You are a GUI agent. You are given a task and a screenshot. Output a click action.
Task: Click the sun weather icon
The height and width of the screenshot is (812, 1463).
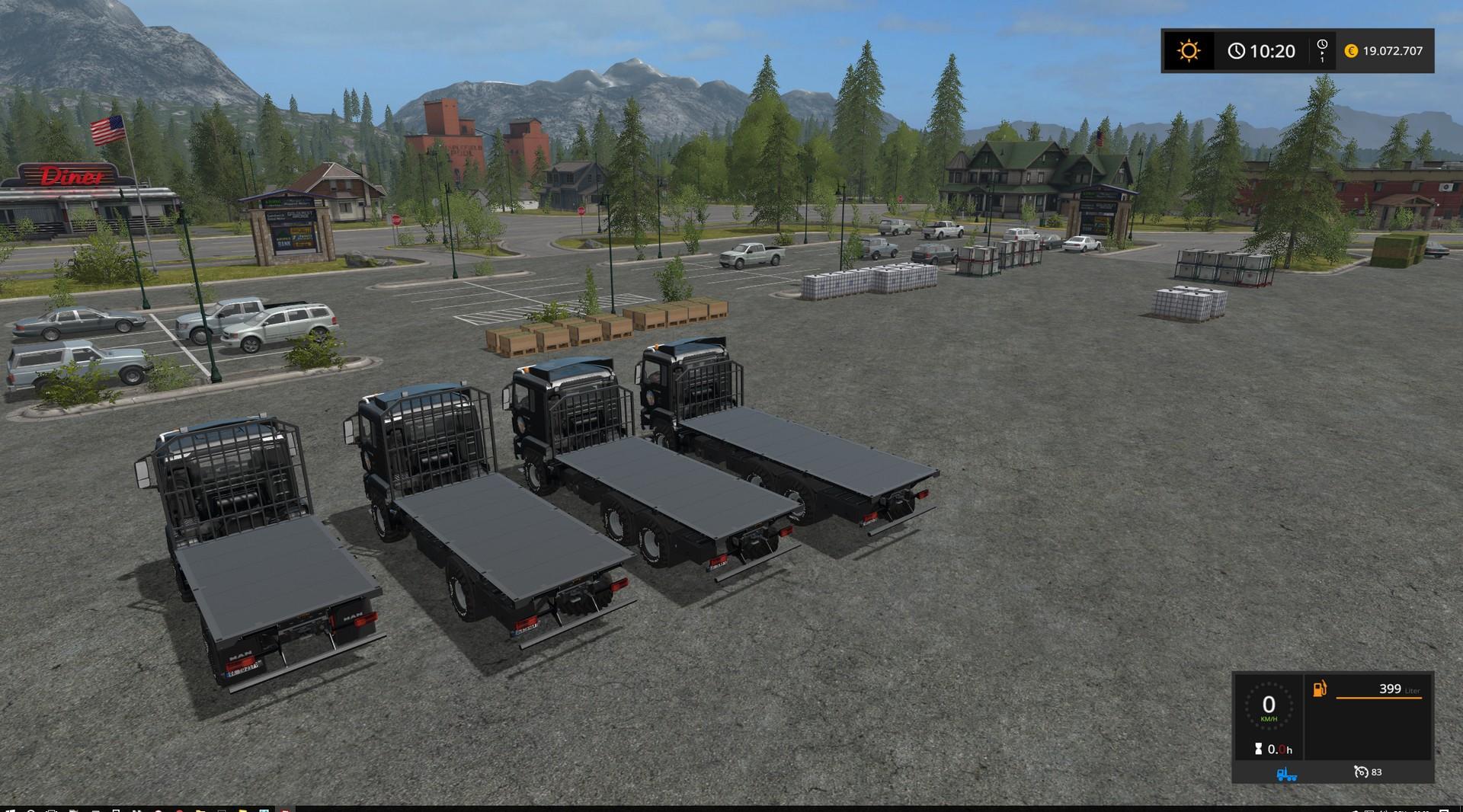(x=1188, y=51)
